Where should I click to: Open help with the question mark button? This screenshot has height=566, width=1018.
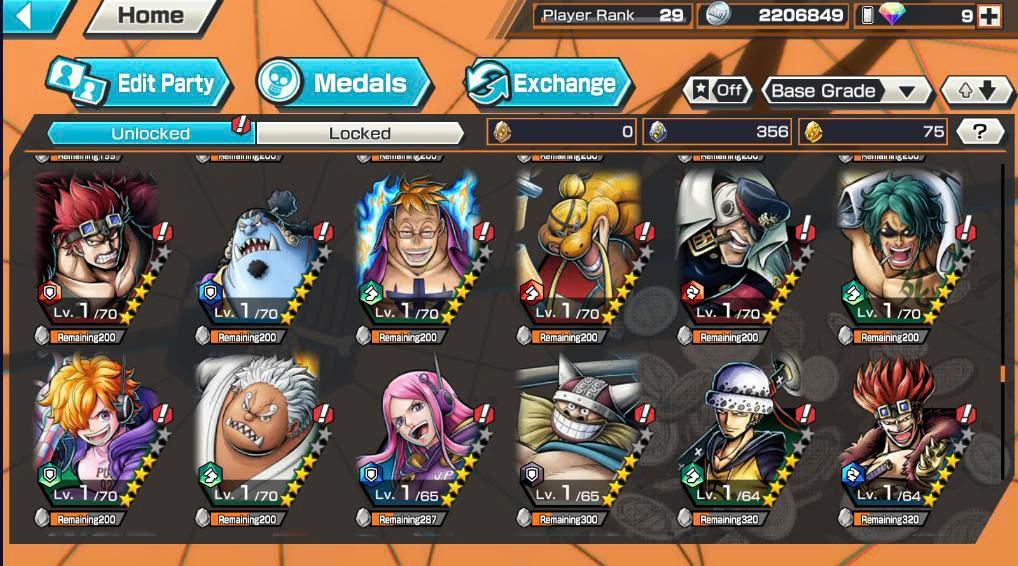(x=980, y=132)
